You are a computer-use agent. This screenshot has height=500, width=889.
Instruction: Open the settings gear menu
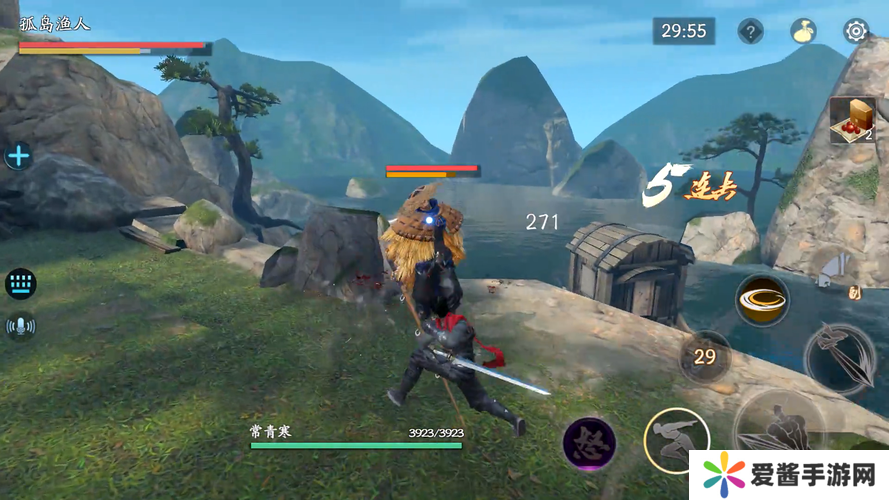click(855, 31)
